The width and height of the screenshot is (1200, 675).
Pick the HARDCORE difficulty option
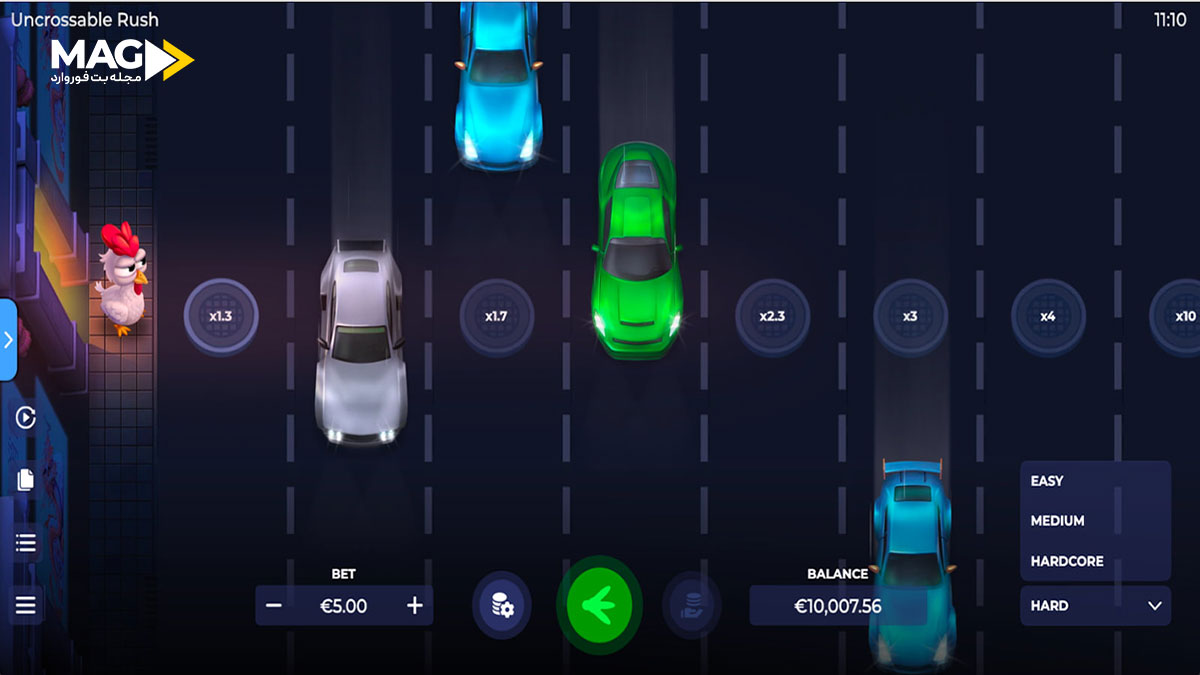1067,561
